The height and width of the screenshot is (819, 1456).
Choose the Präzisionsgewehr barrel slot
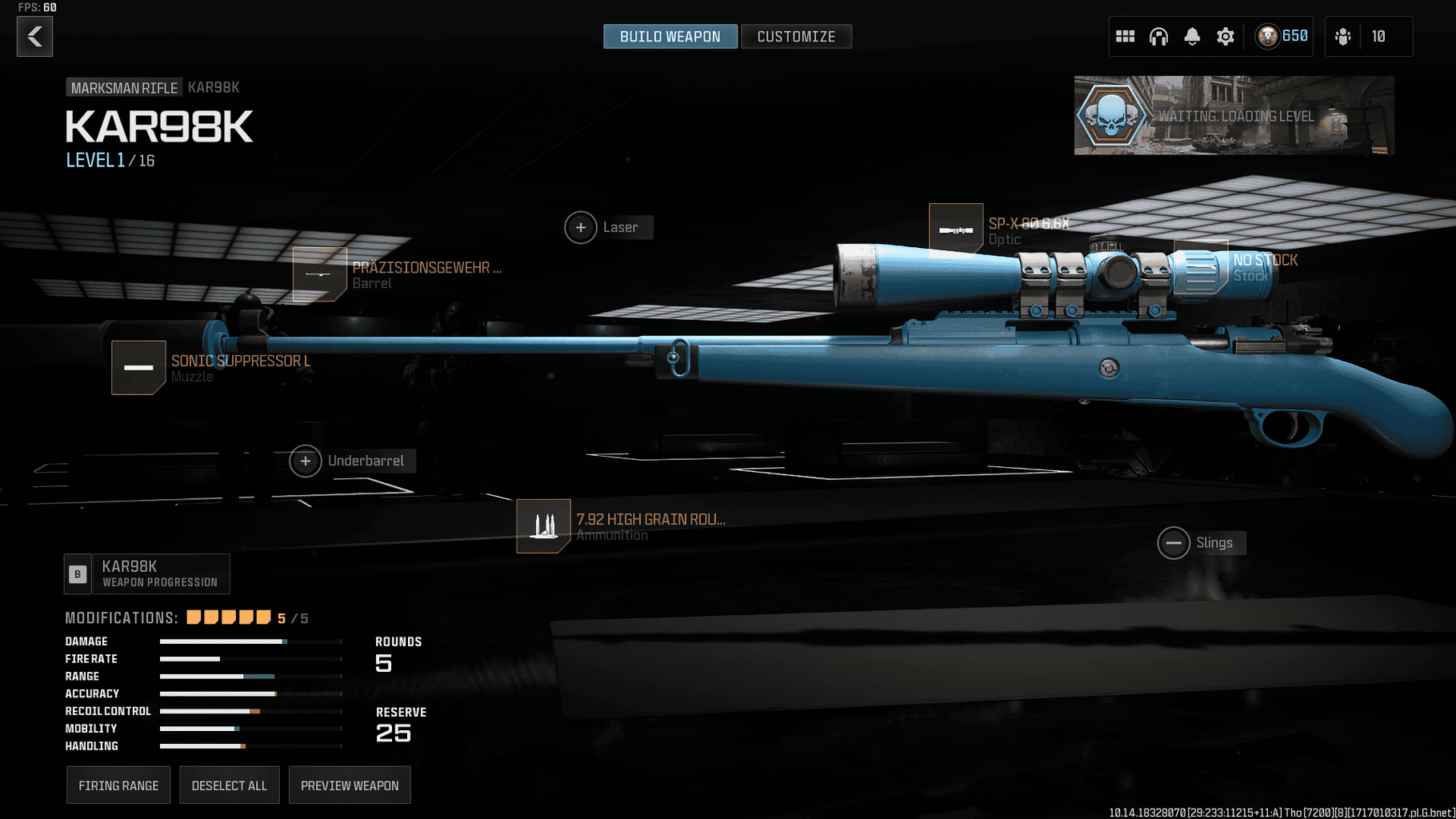319,274
